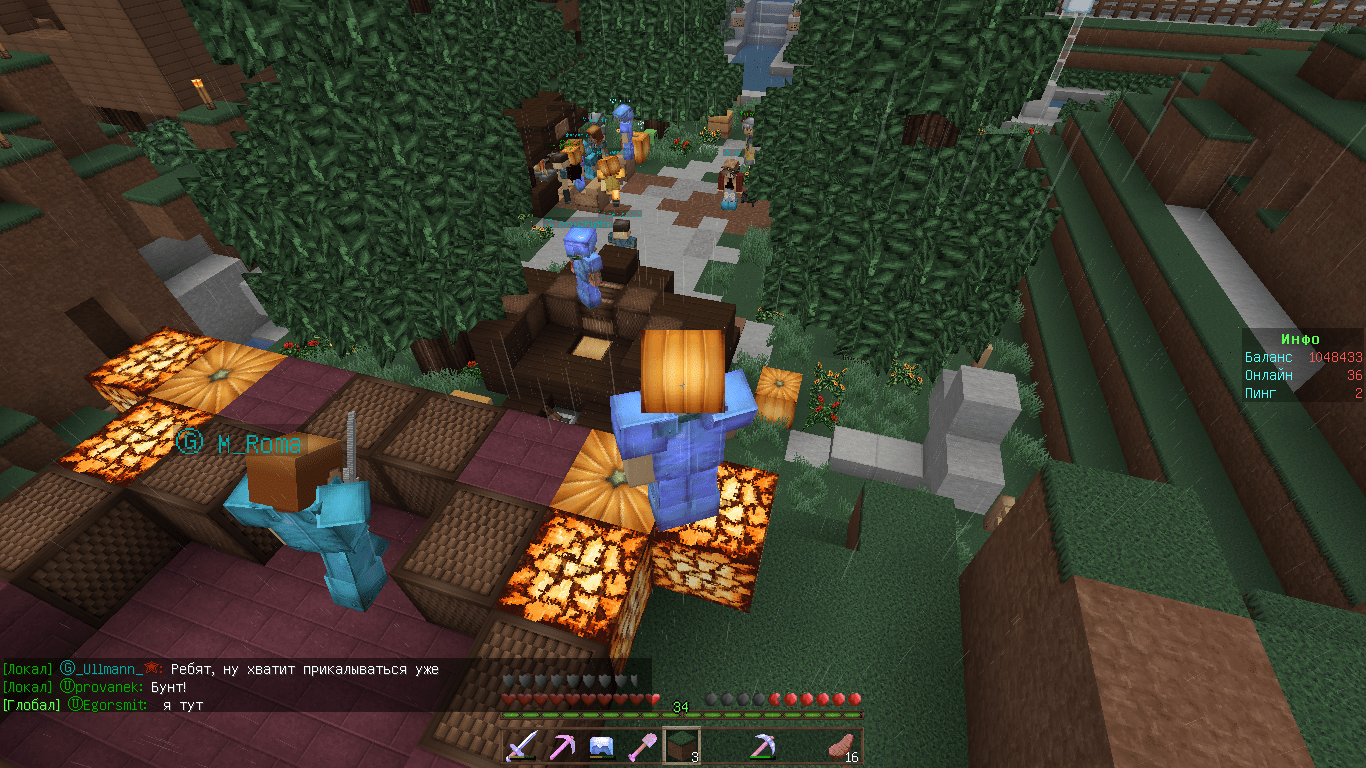The width and height of the screenshot is (1366, 768).
Task: Select the diamond sword hotbar slot
Action: (522, 747)
